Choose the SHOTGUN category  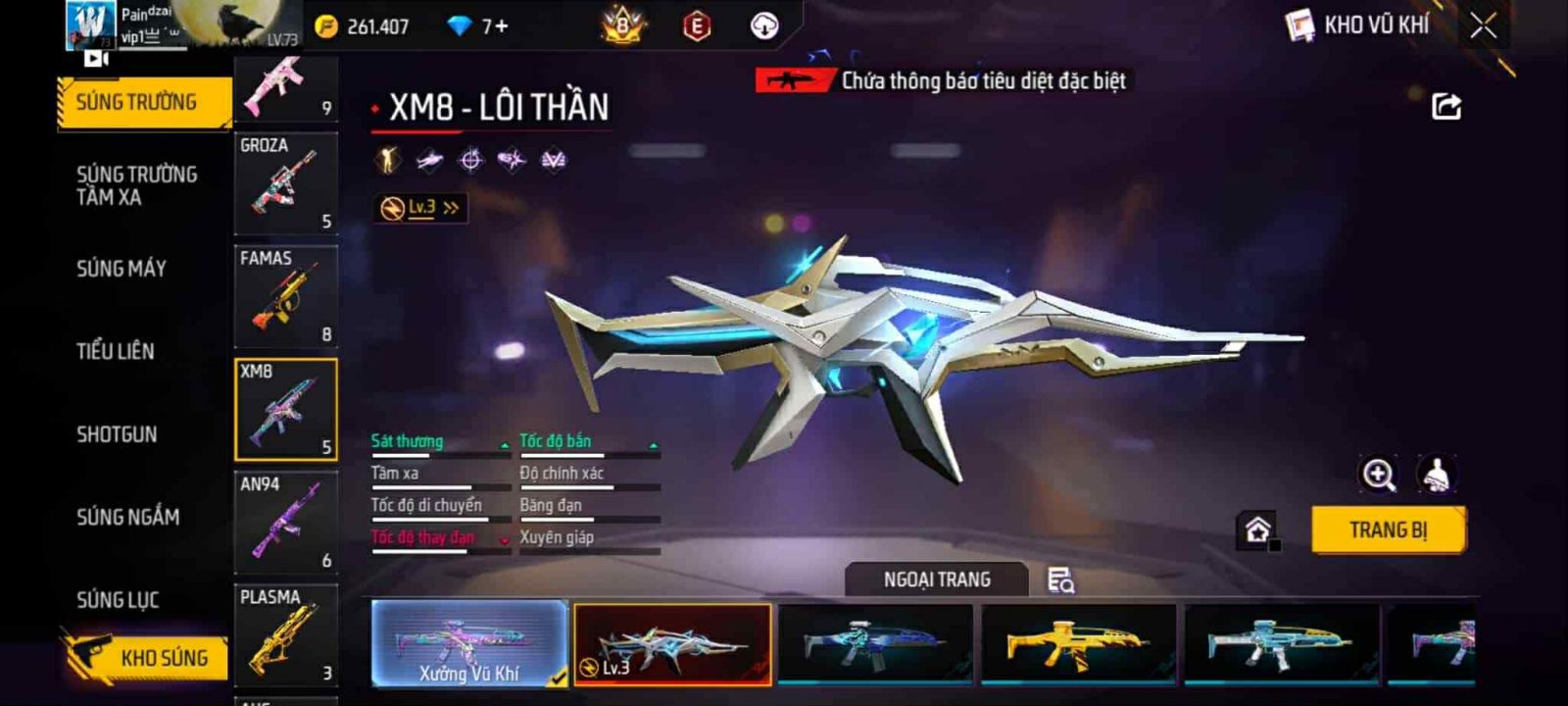(x=117, y=434)
